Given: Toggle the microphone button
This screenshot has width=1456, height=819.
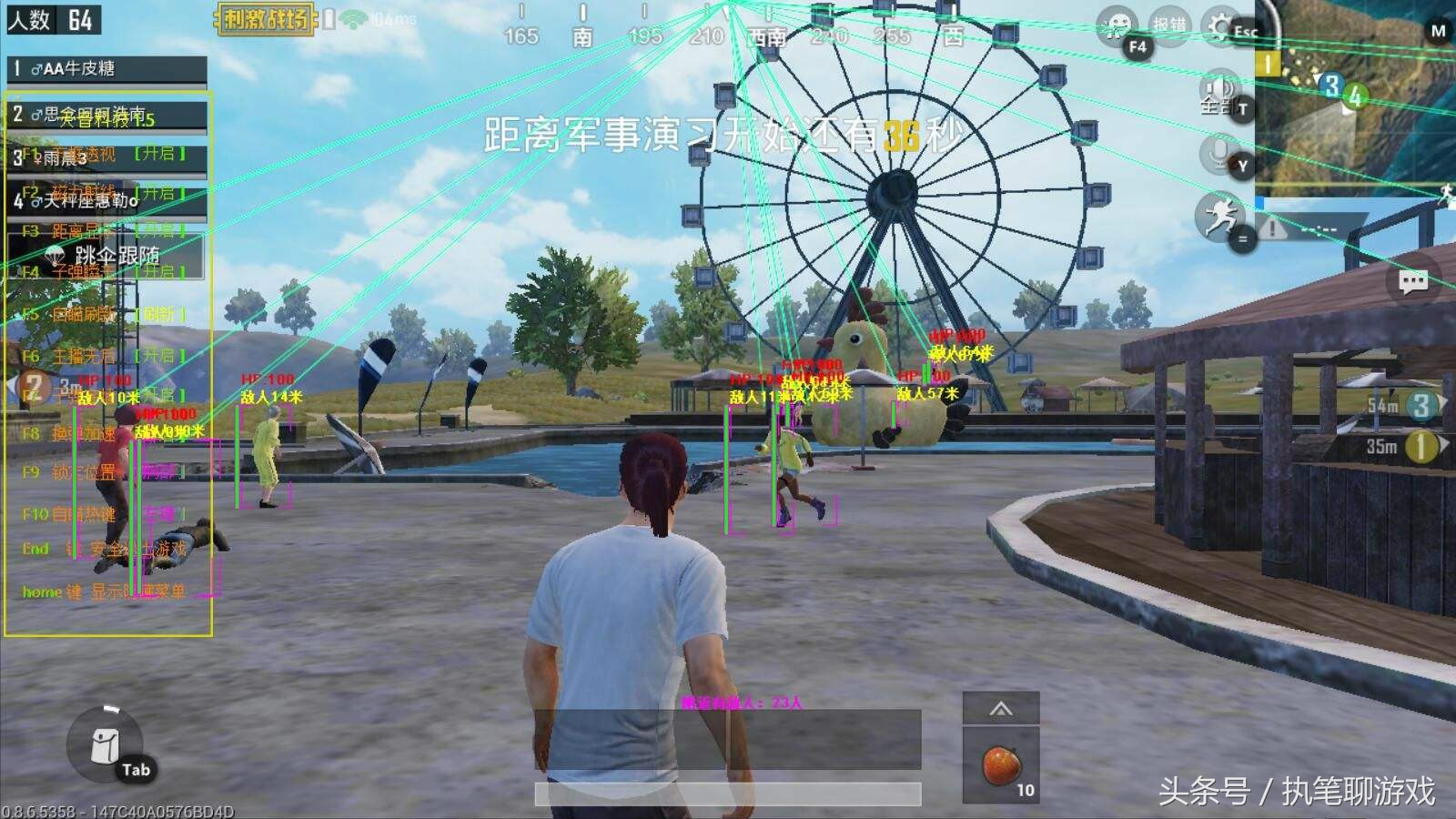Looking at the screenshot, I should (x=1219, y=152).
